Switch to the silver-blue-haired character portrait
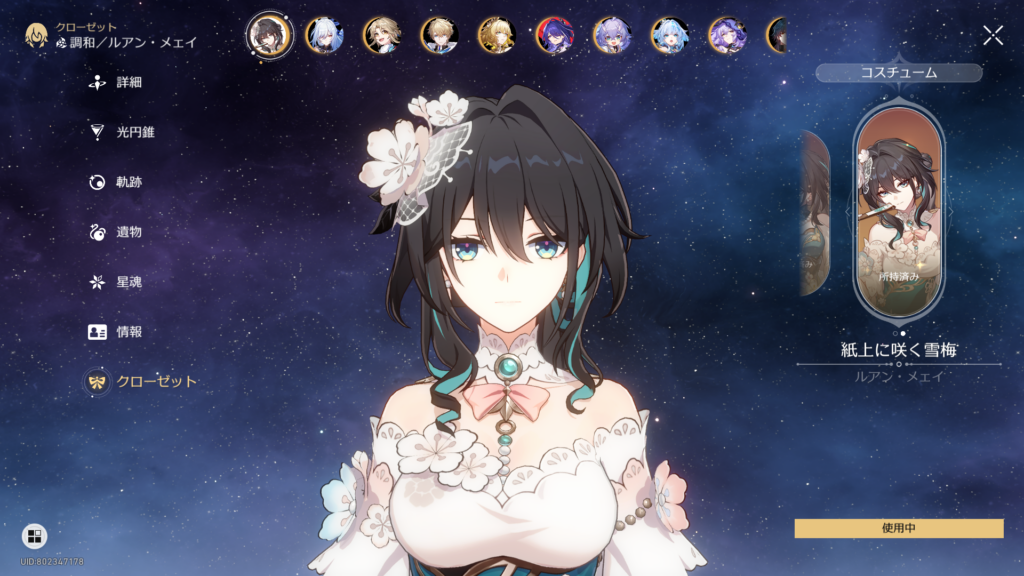1024x576 pixels. [326, 35]
